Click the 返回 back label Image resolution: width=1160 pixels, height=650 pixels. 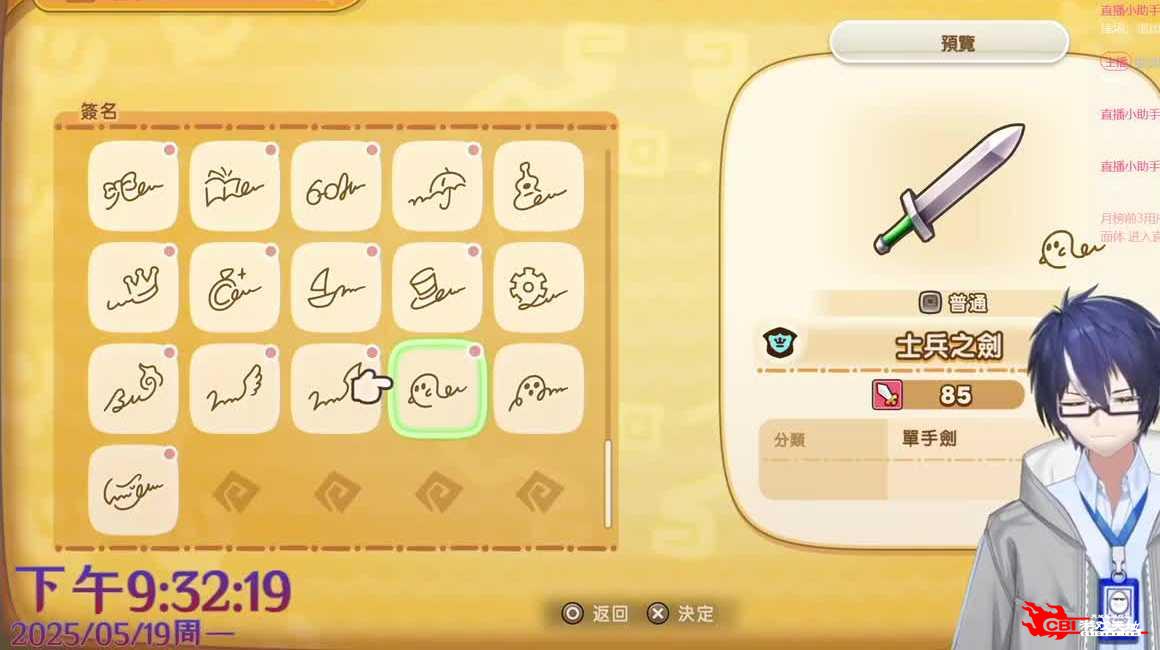610,613
